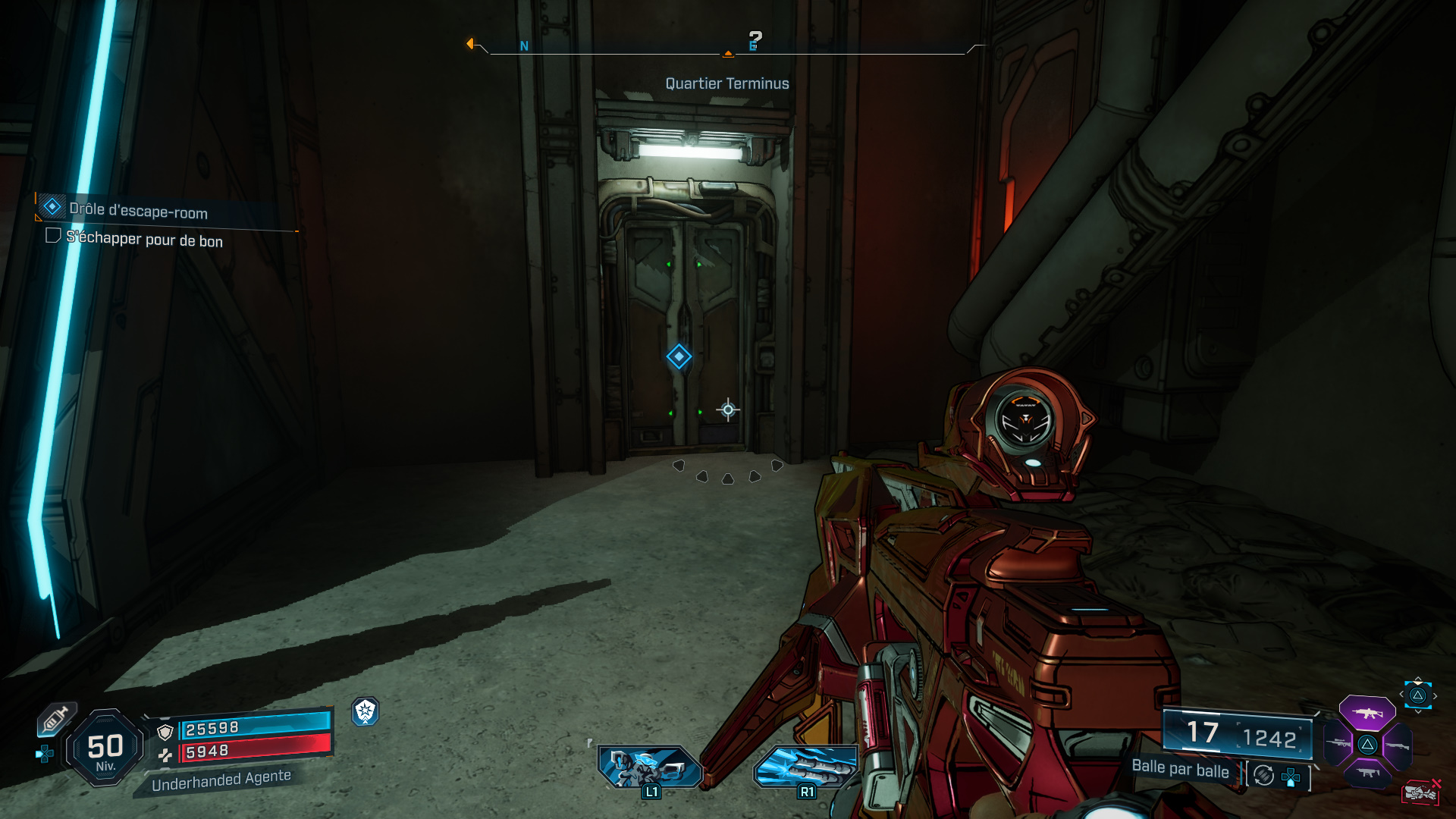
Task: Click the crossed-out grenade icon
Action: (1422, 791)
